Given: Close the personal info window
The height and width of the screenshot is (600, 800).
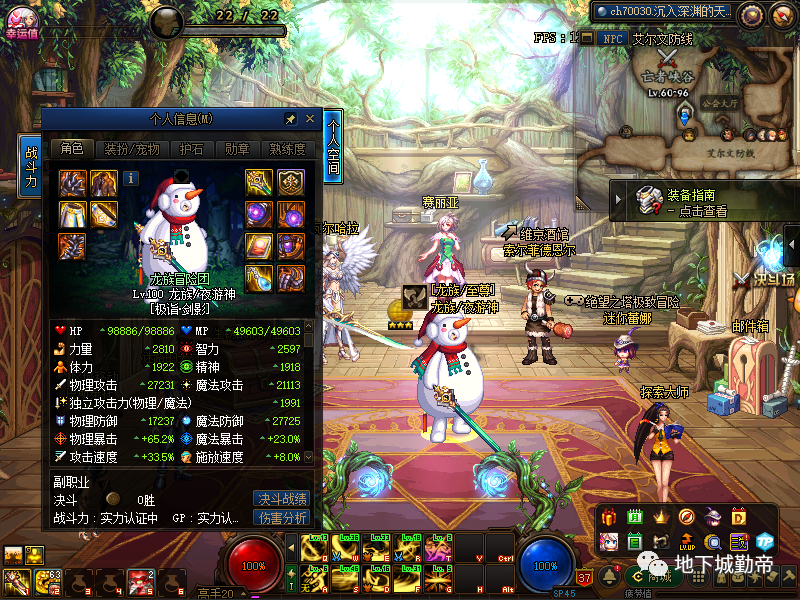Looking at the screenshot, I should tap(310, 119).
